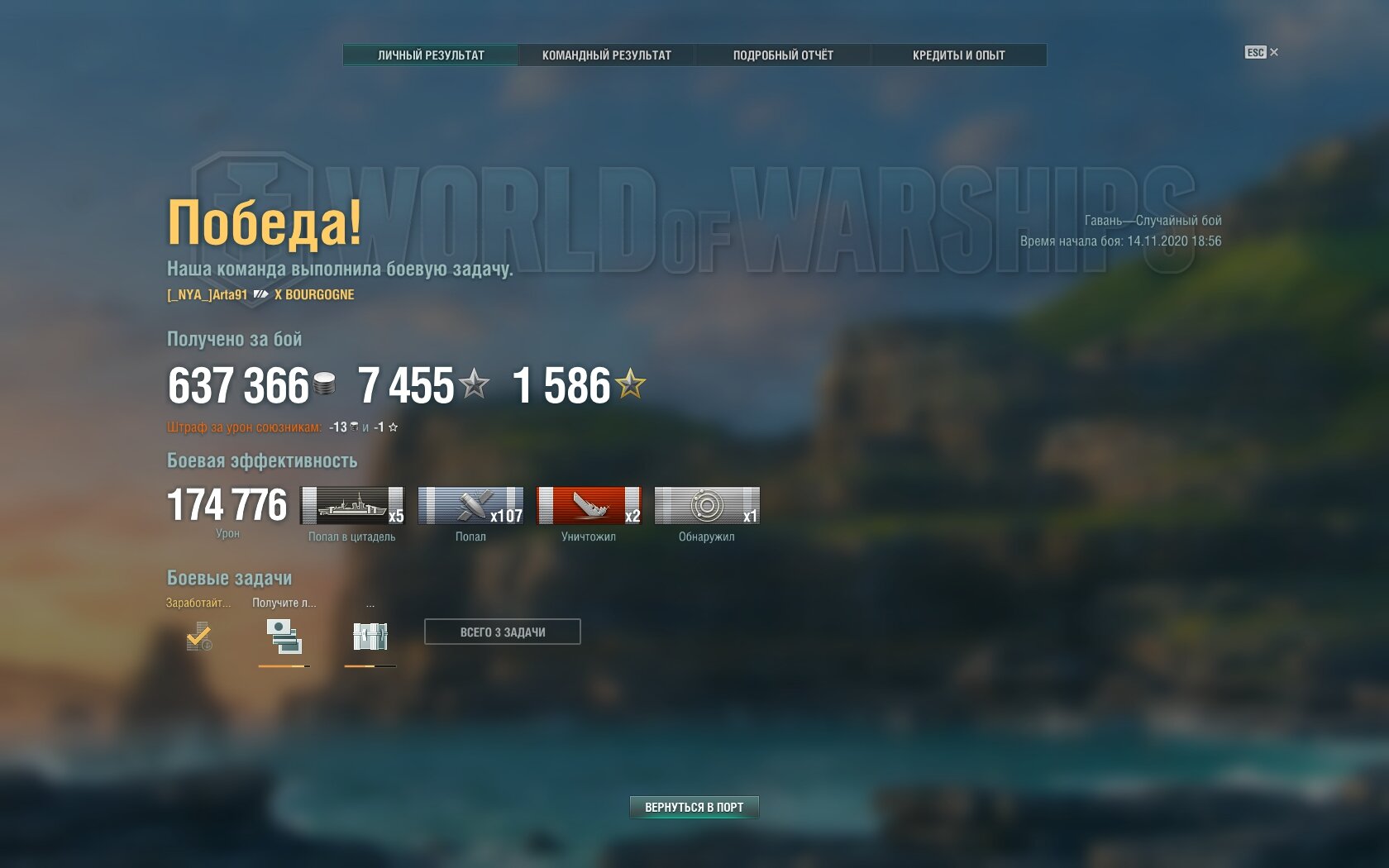The width and height of the screenshot is (1389, 868).
Task: View the Получите л... combat mission icon
Action: (284, 636)
